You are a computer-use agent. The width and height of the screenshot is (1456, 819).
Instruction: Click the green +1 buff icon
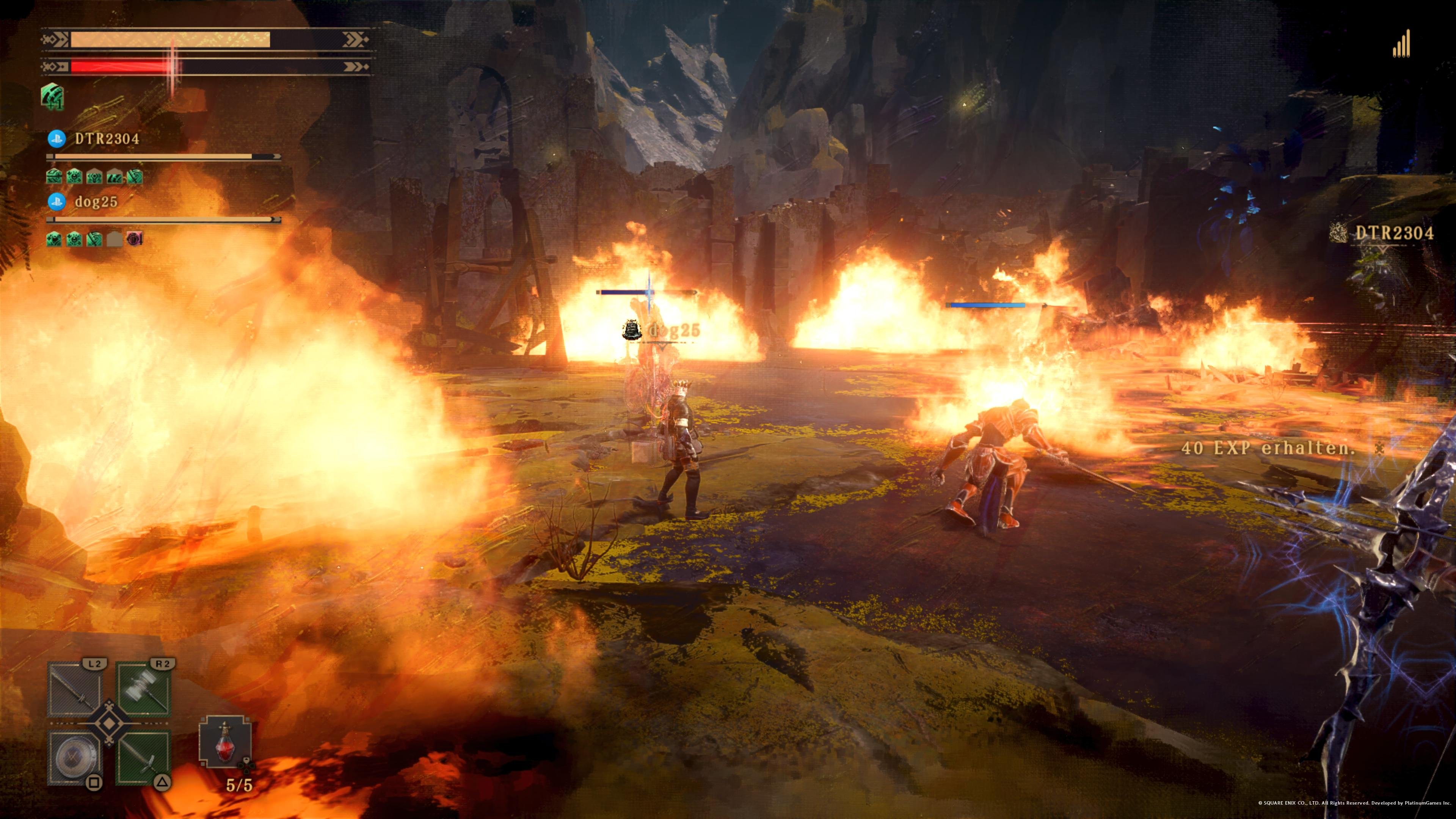pyautogui.click(x=53, y=96)
